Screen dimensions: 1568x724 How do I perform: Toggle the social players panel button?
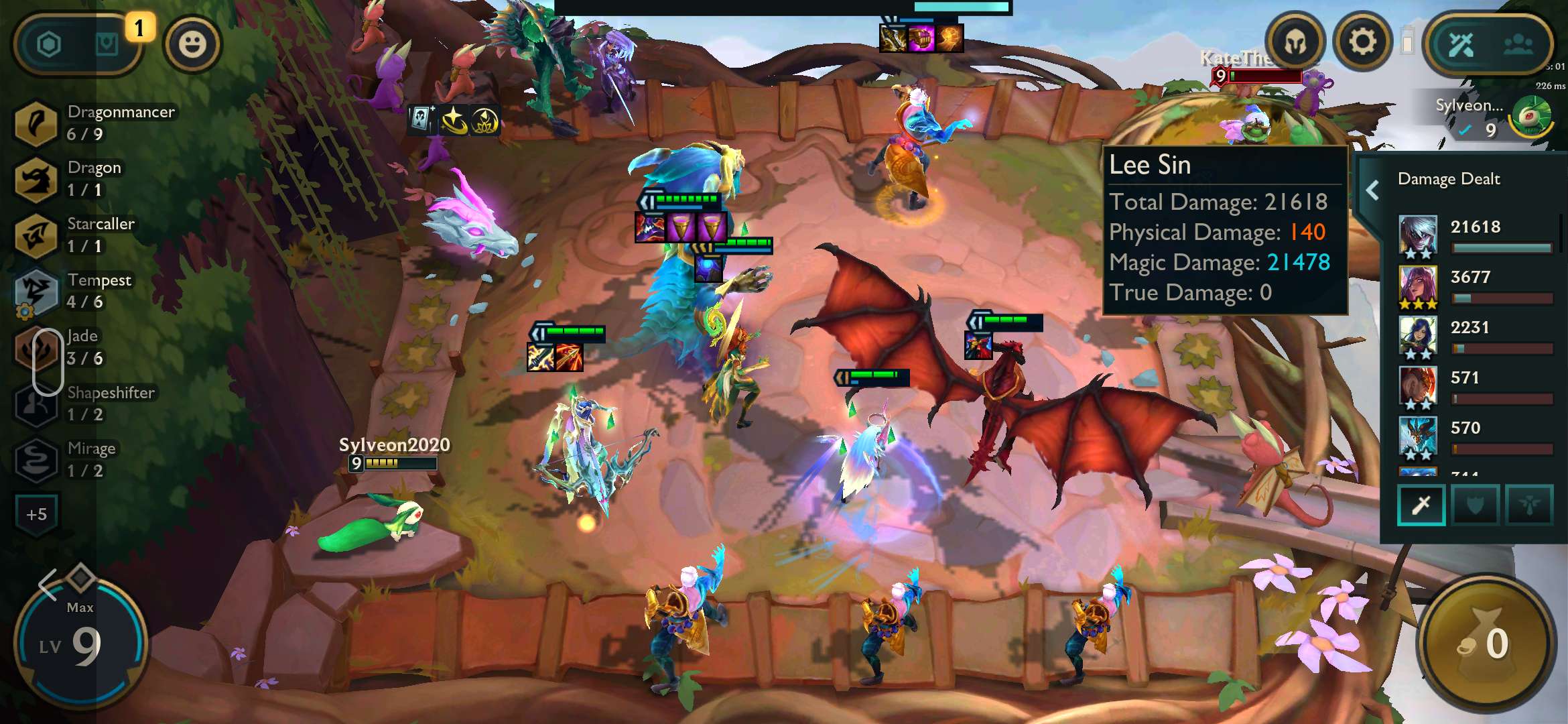pos(1520,45)
